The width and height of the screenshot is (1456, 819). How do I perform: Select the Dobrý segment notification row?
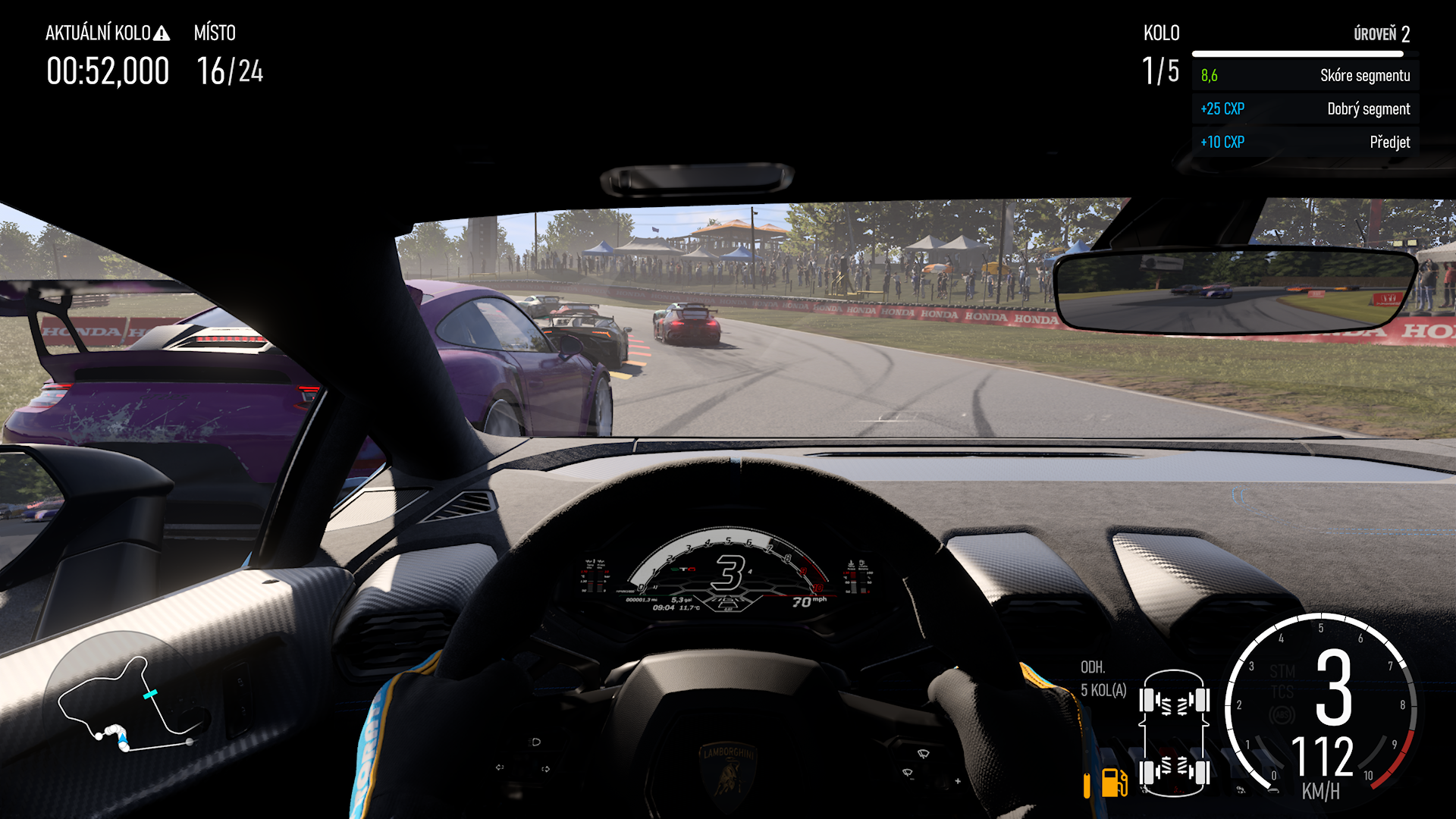tap(1304, 108)
